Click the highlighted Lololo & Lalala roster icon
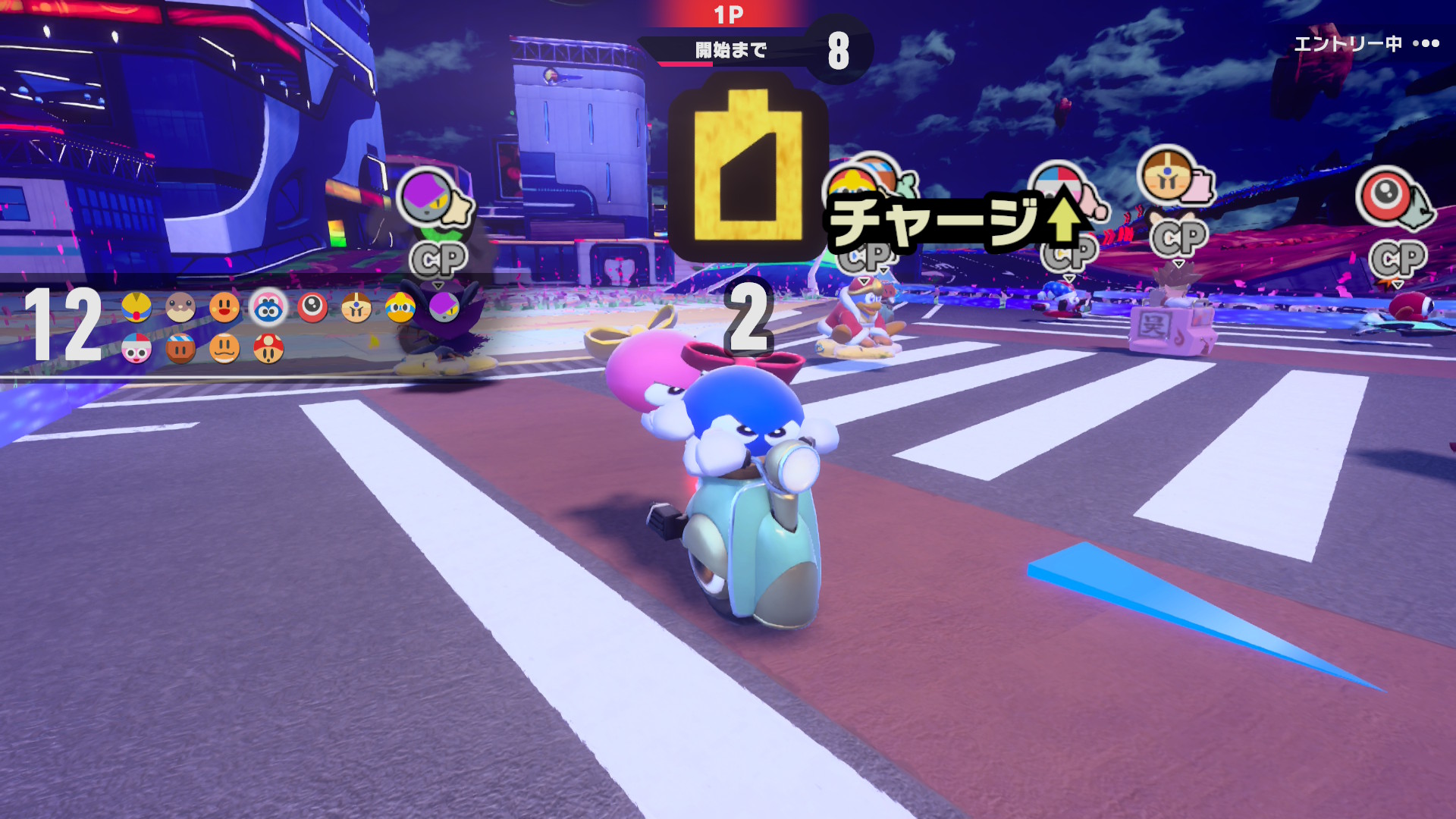 pyautogui.click(x=268, y=308)
